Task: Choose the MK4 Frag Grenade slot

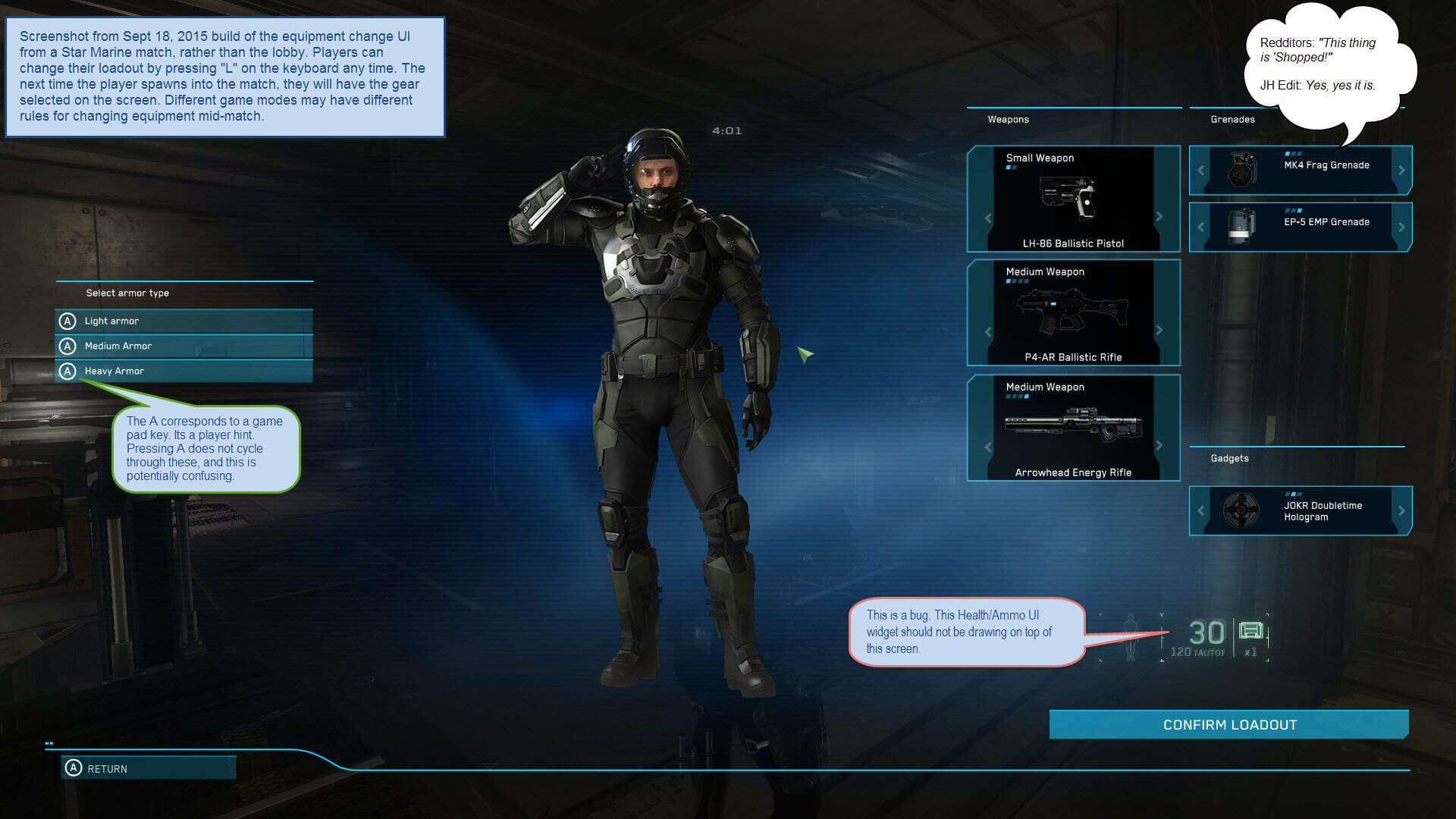Action: click(x=1301, y=170)
